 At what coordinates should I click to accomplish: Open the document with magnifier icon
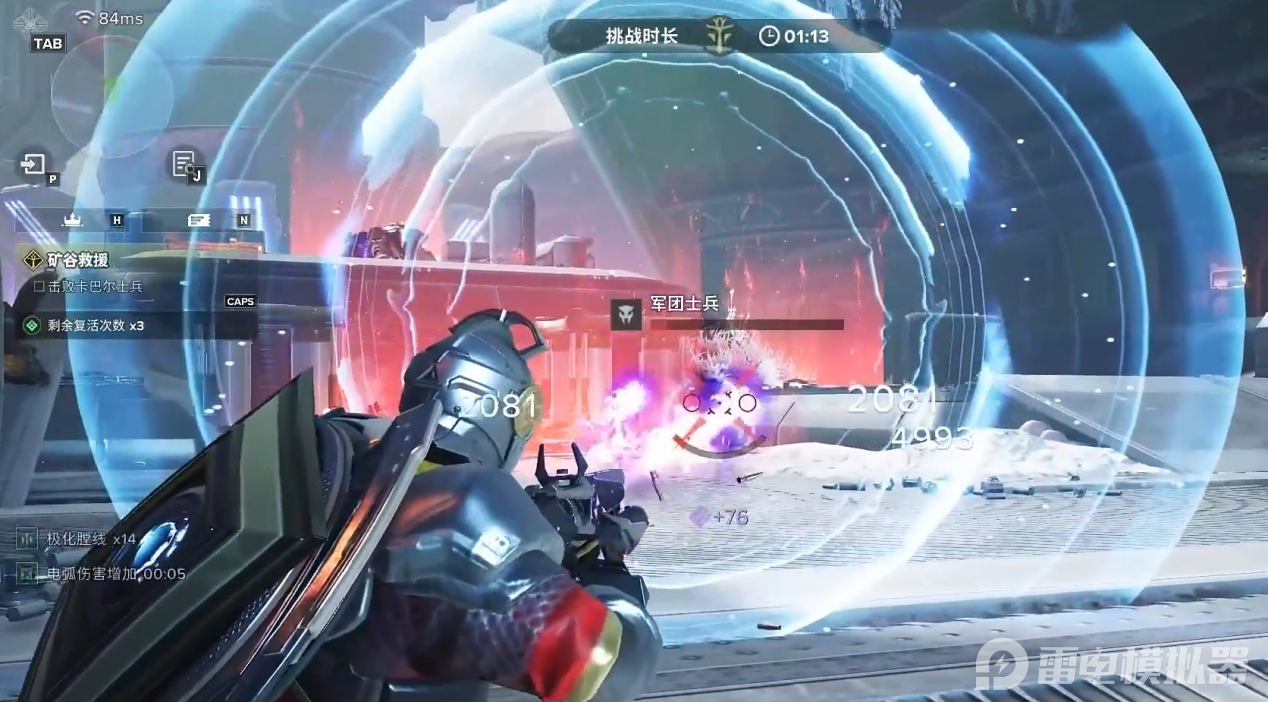tap(183, 163)
